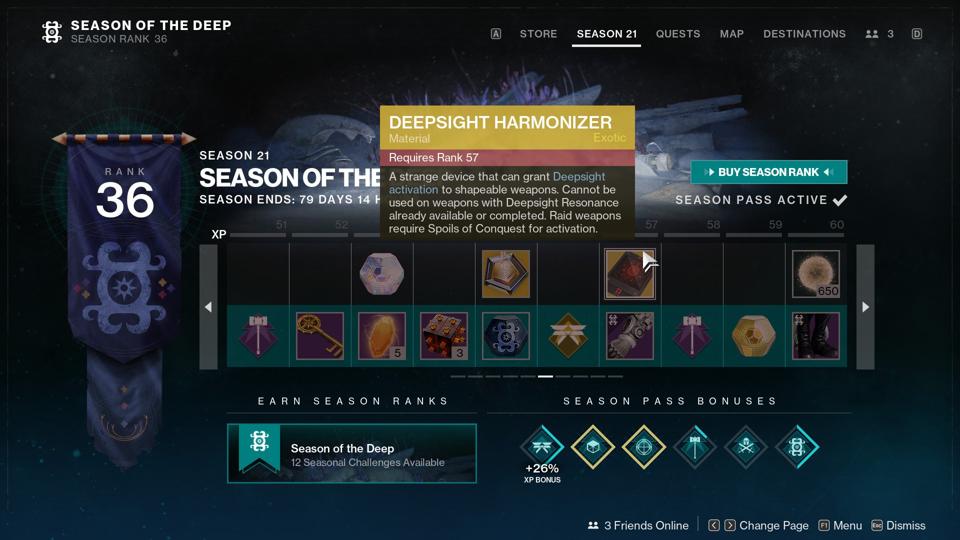Select the Deepsight Harmonizer reward

[x=630, y=274]
